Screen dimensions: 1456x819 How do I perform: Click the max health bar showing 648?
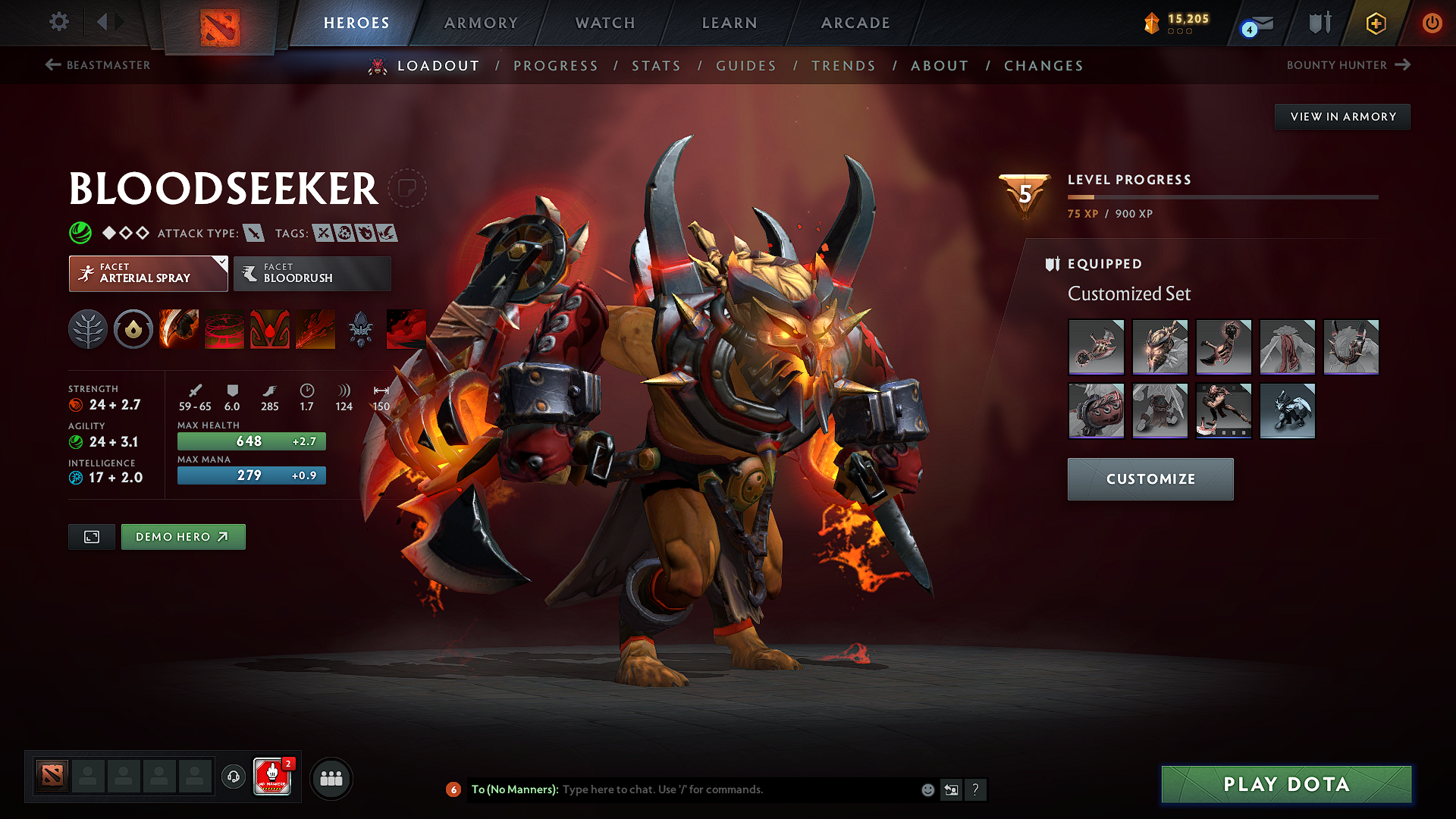(x=250, y=441)
